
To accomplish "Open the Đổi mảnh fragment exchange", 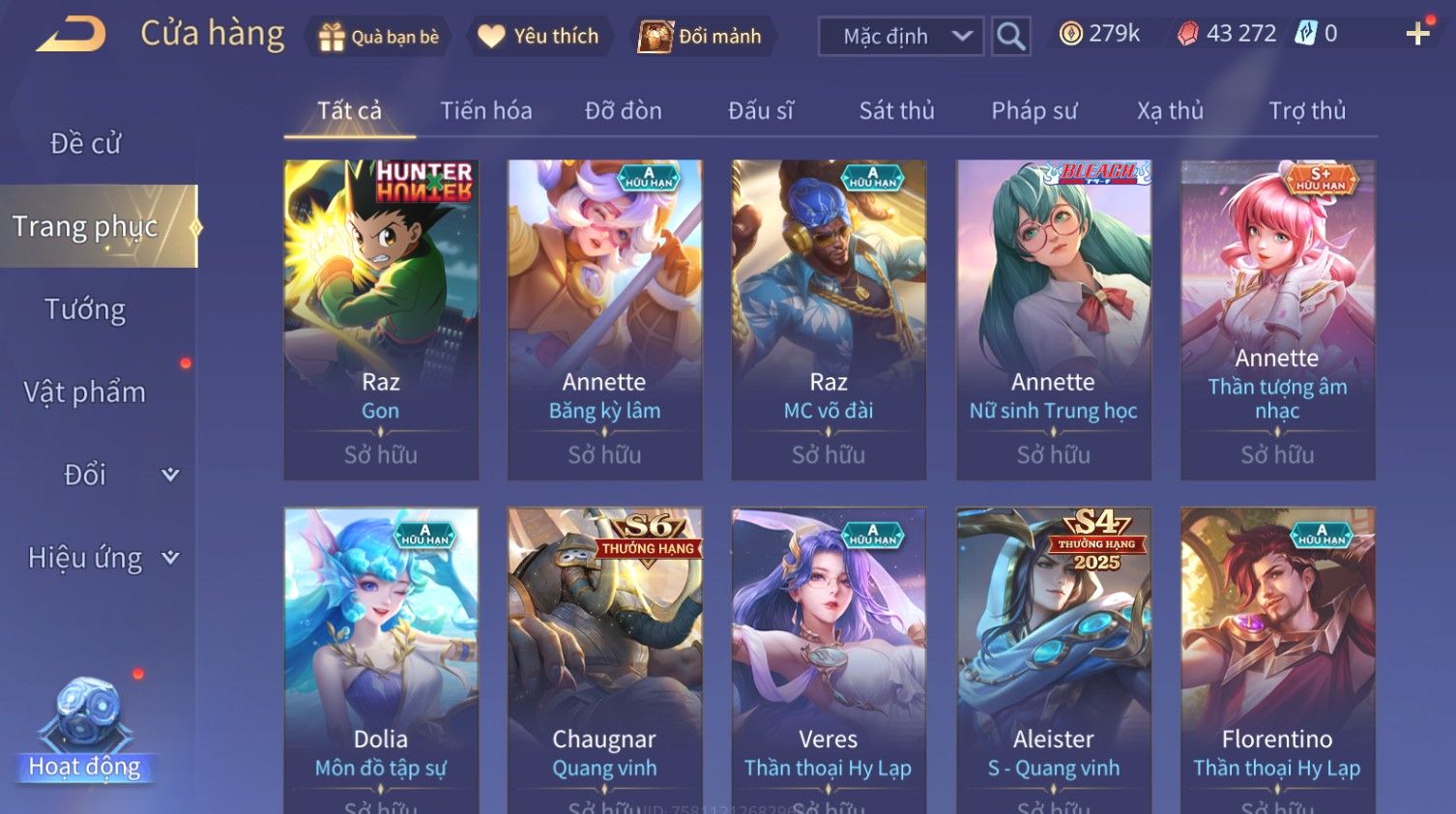I will coord(701,37).
